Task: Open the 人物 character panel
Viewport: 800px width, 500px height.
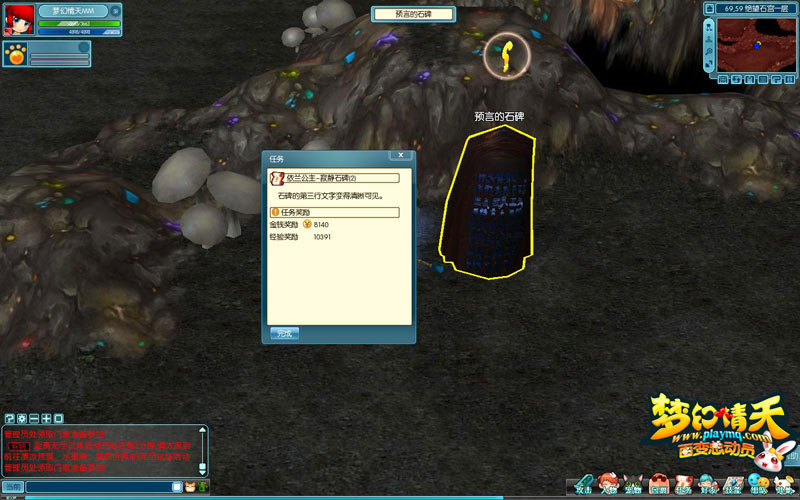Action: pos(608,483)
